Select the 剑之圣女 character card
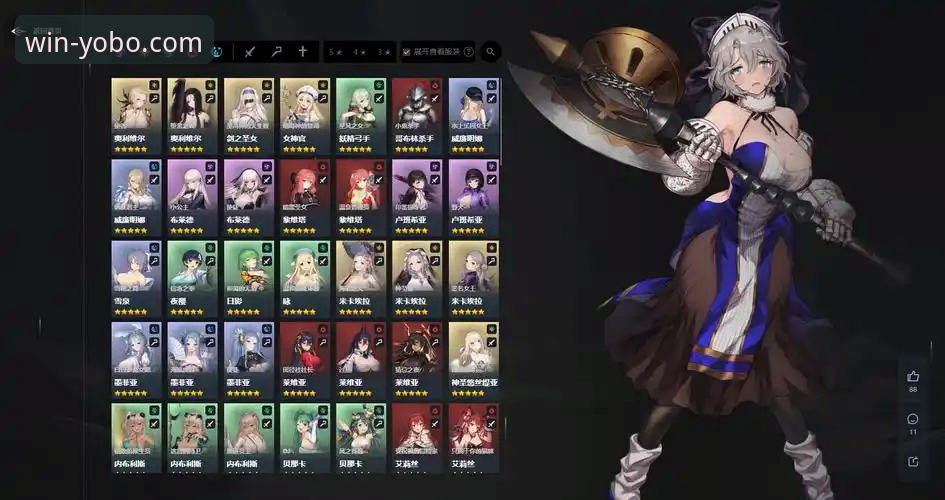The height and width of the screenshot is (500, 945). point(248,114)
